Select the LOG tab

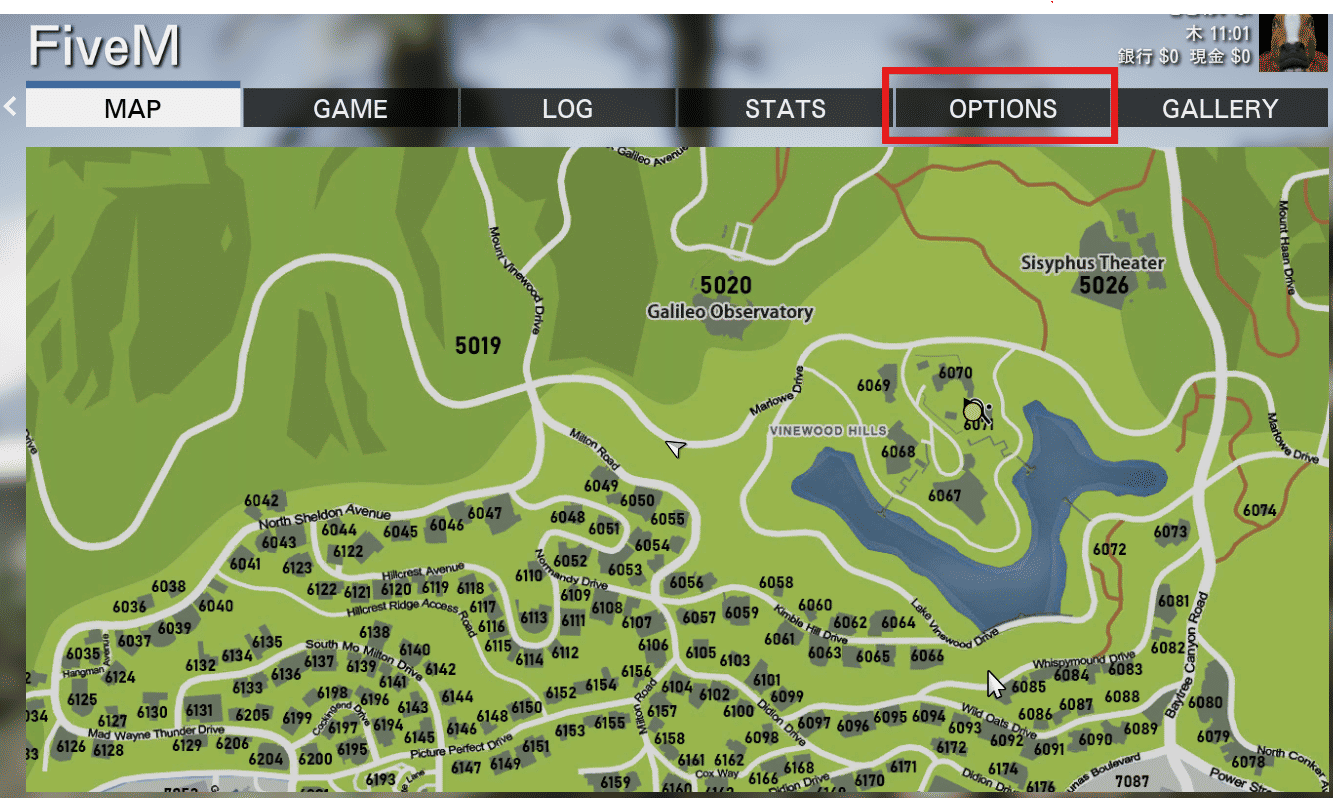point(567,108)
